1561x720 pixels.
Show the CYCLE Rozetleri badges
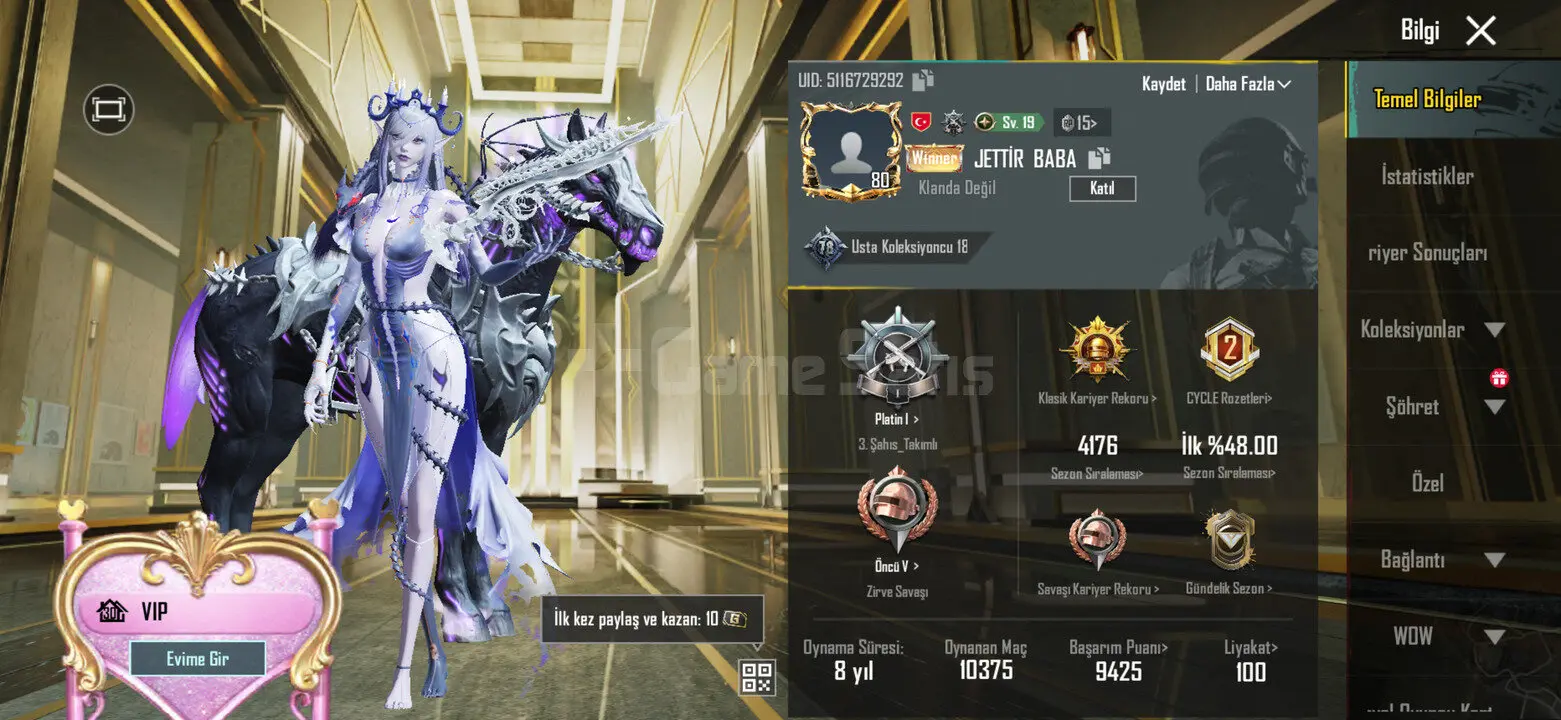[1229, 398]
